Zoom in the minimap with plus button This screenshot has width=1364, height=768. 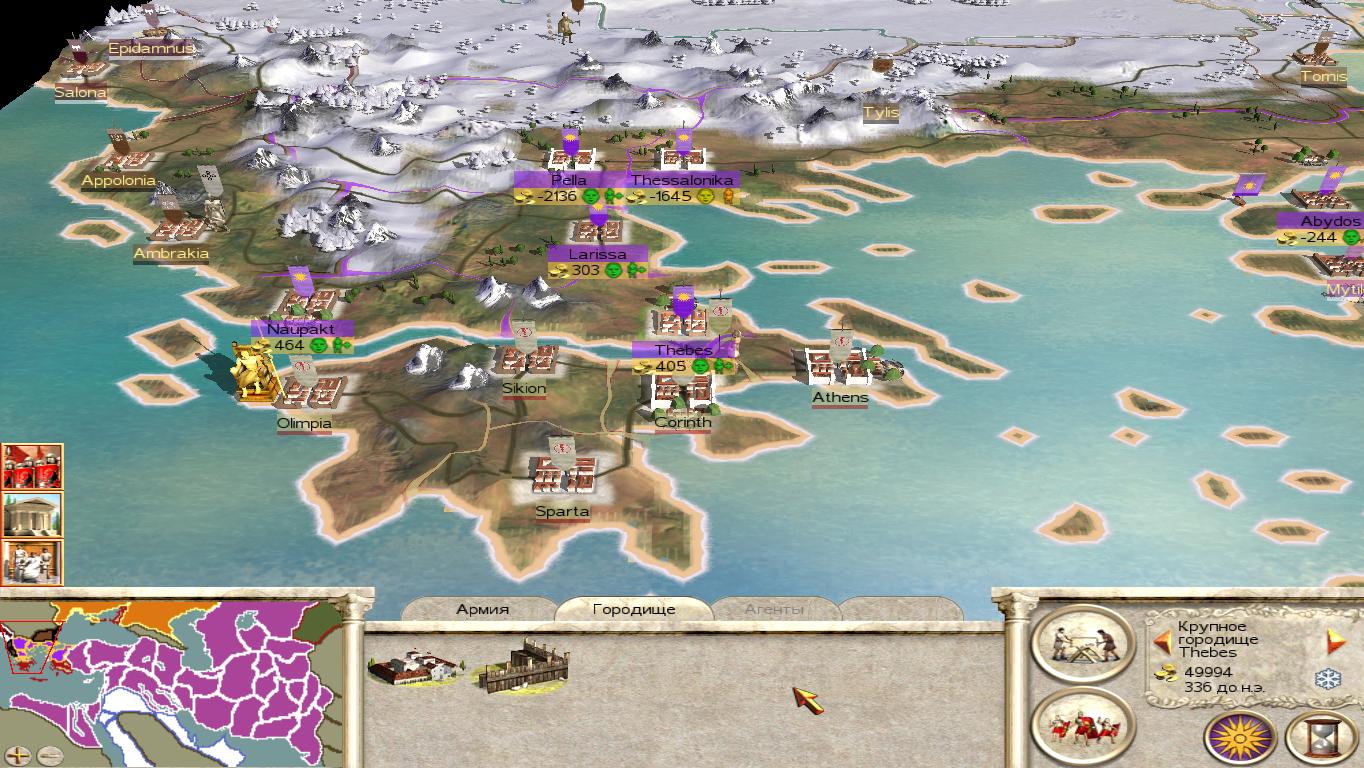[x=20, y=755]
